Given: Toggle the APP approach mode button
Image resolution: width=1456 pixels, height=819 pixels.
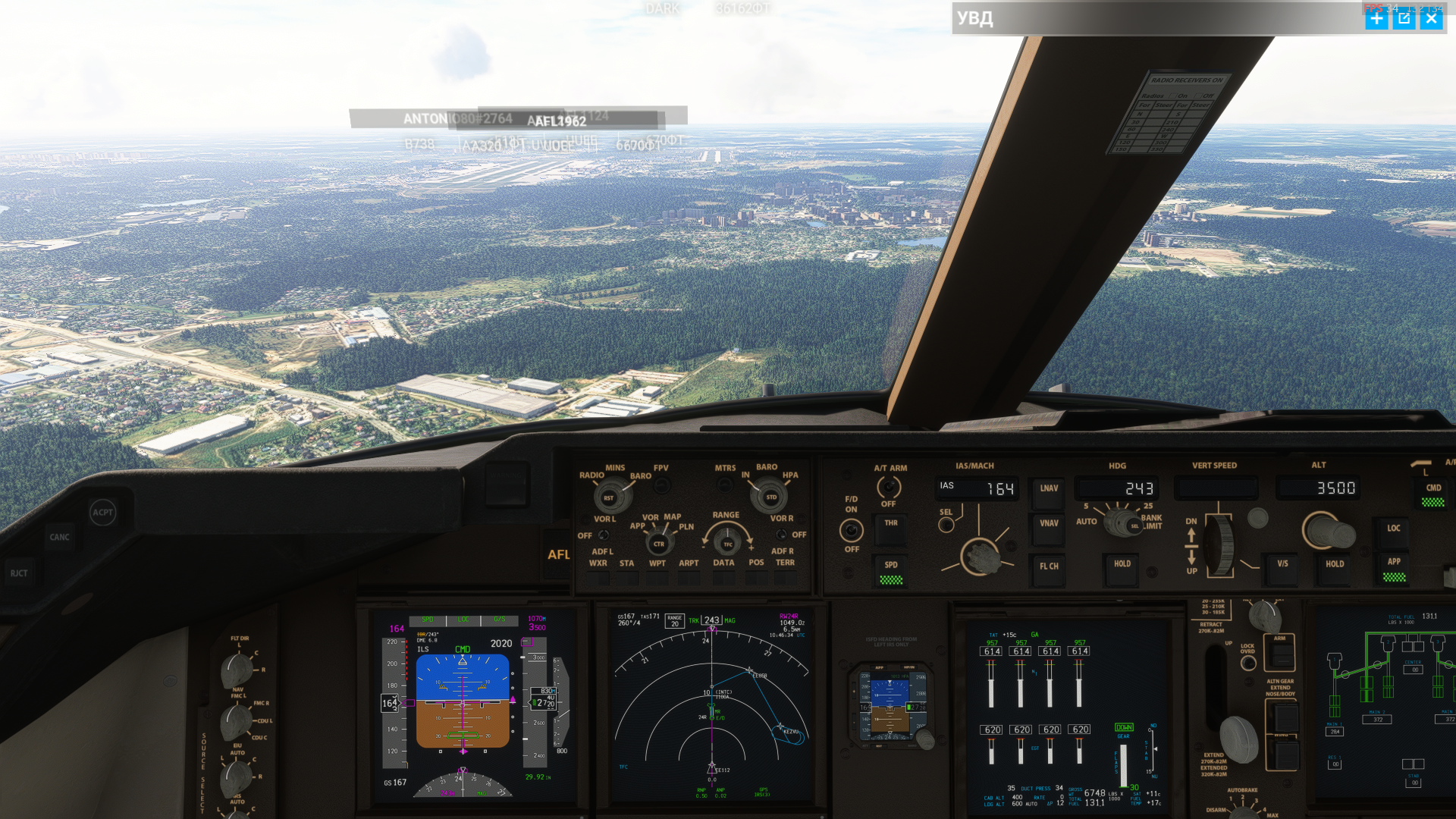Looking at the screenshot, I should point(1393,563).
